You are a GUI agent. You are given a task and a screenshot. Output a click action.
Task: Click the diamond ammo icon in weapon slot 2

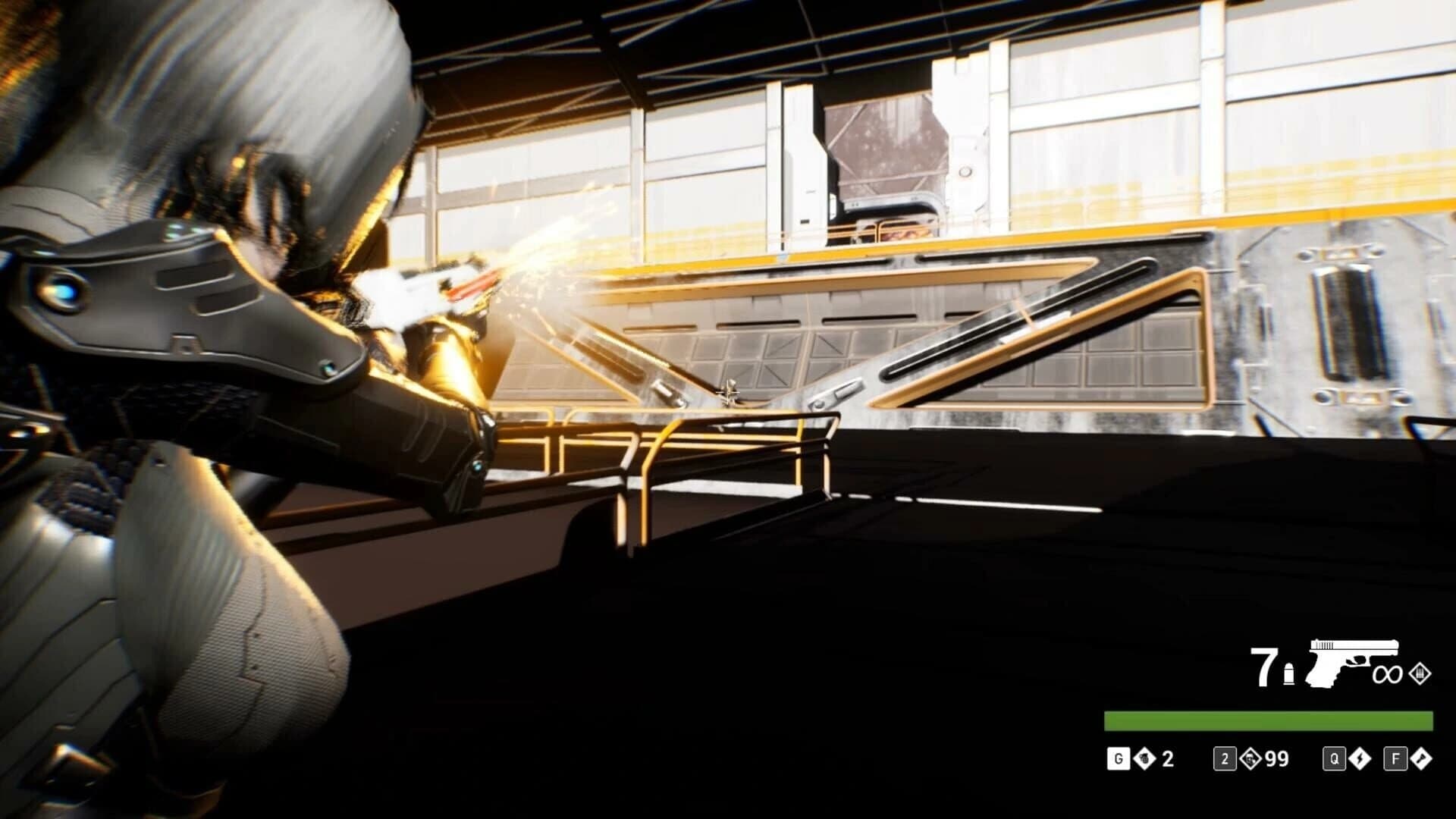(x=1251, y=758)
